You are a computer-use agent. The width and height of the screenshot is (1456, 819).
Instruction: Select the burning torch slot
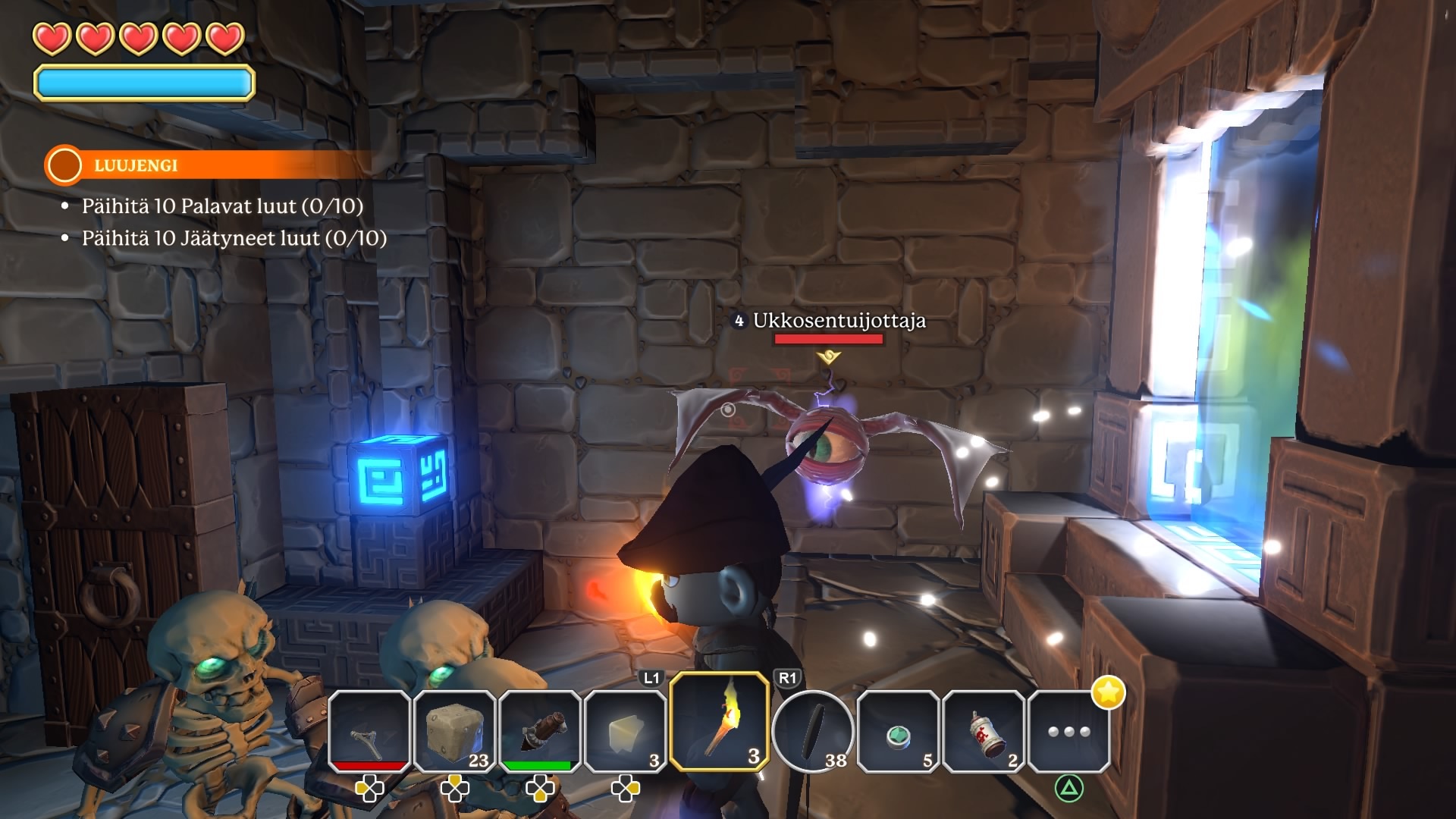(720, 722)
